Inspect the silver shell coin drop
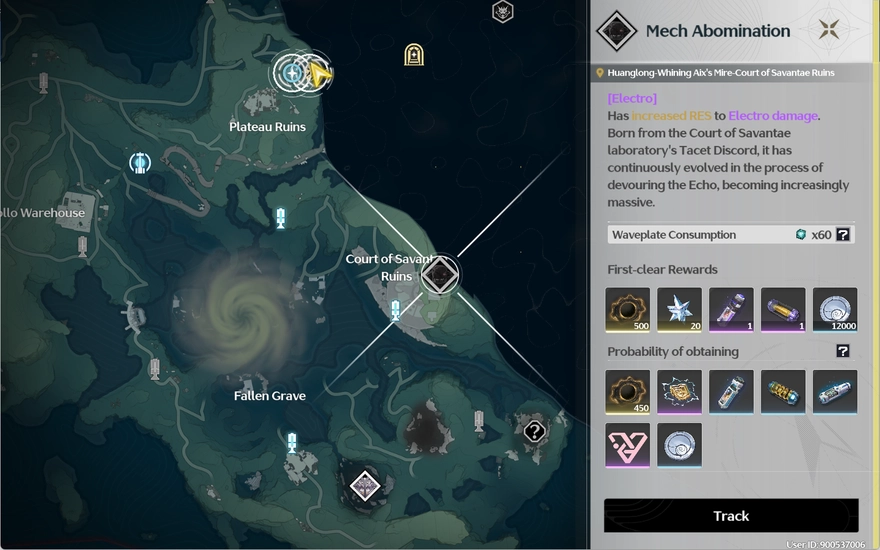880x550 pixels. click(679, 445)
